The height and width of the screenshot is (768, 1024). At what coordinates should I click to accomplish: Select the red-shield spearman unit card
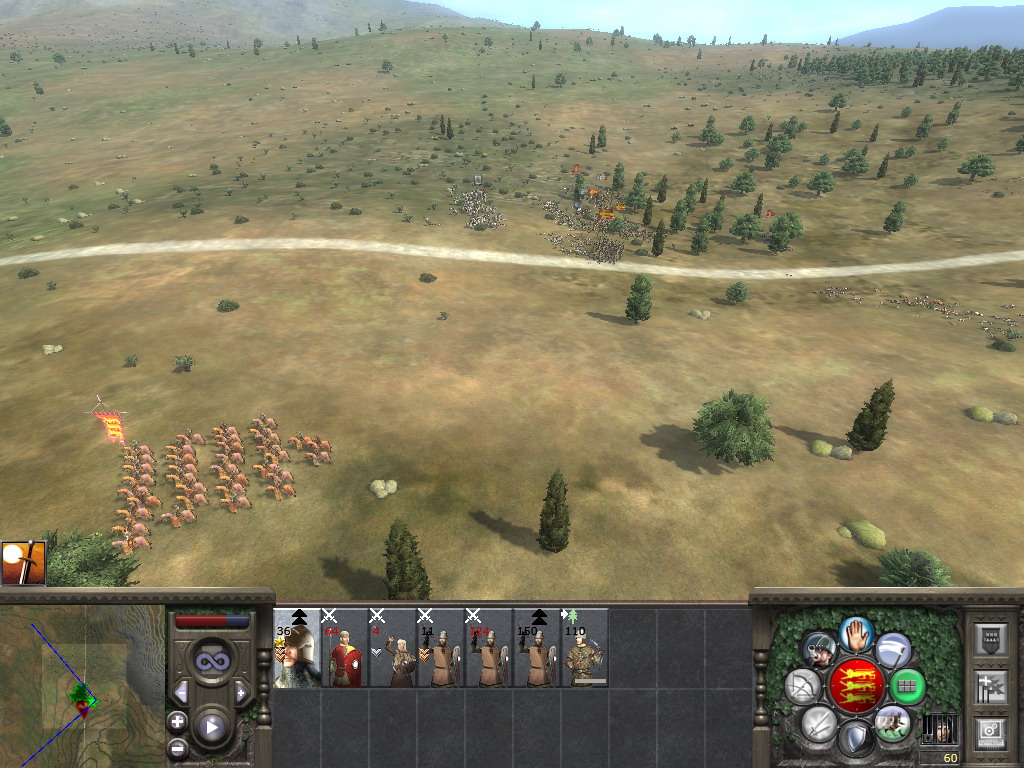coord(345,648)
